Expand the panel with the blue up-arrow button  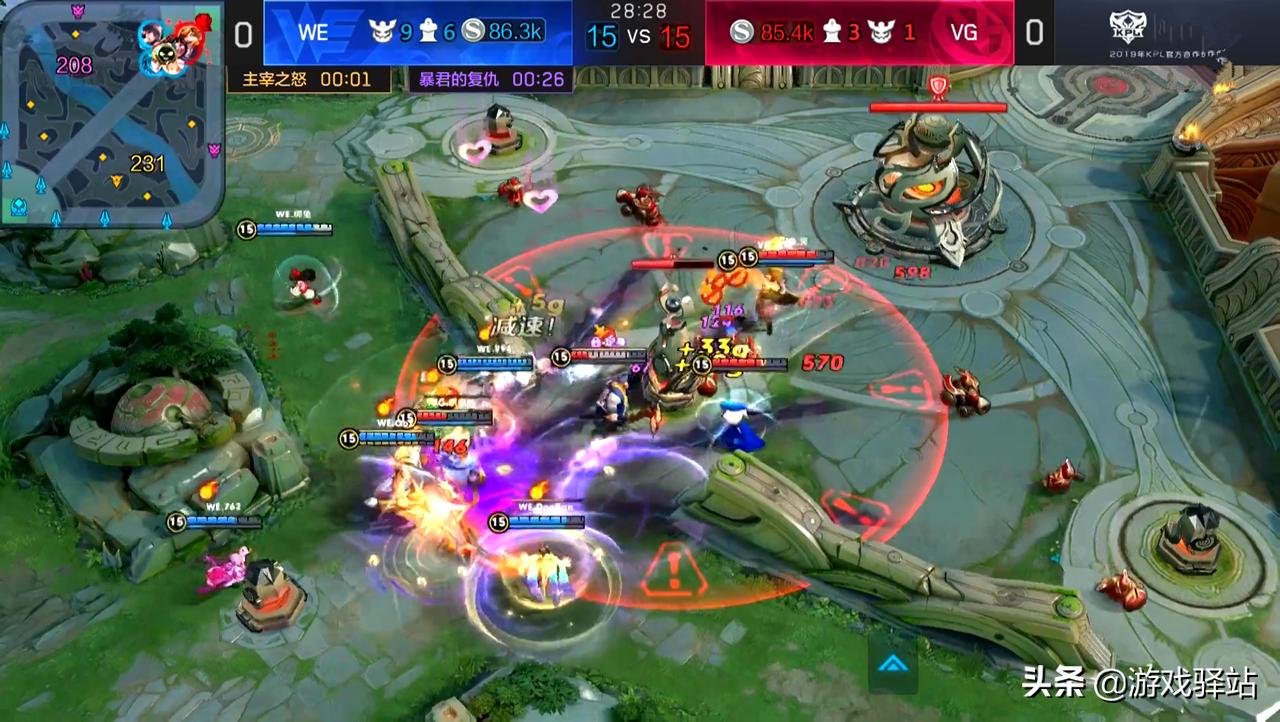[892, 663]
